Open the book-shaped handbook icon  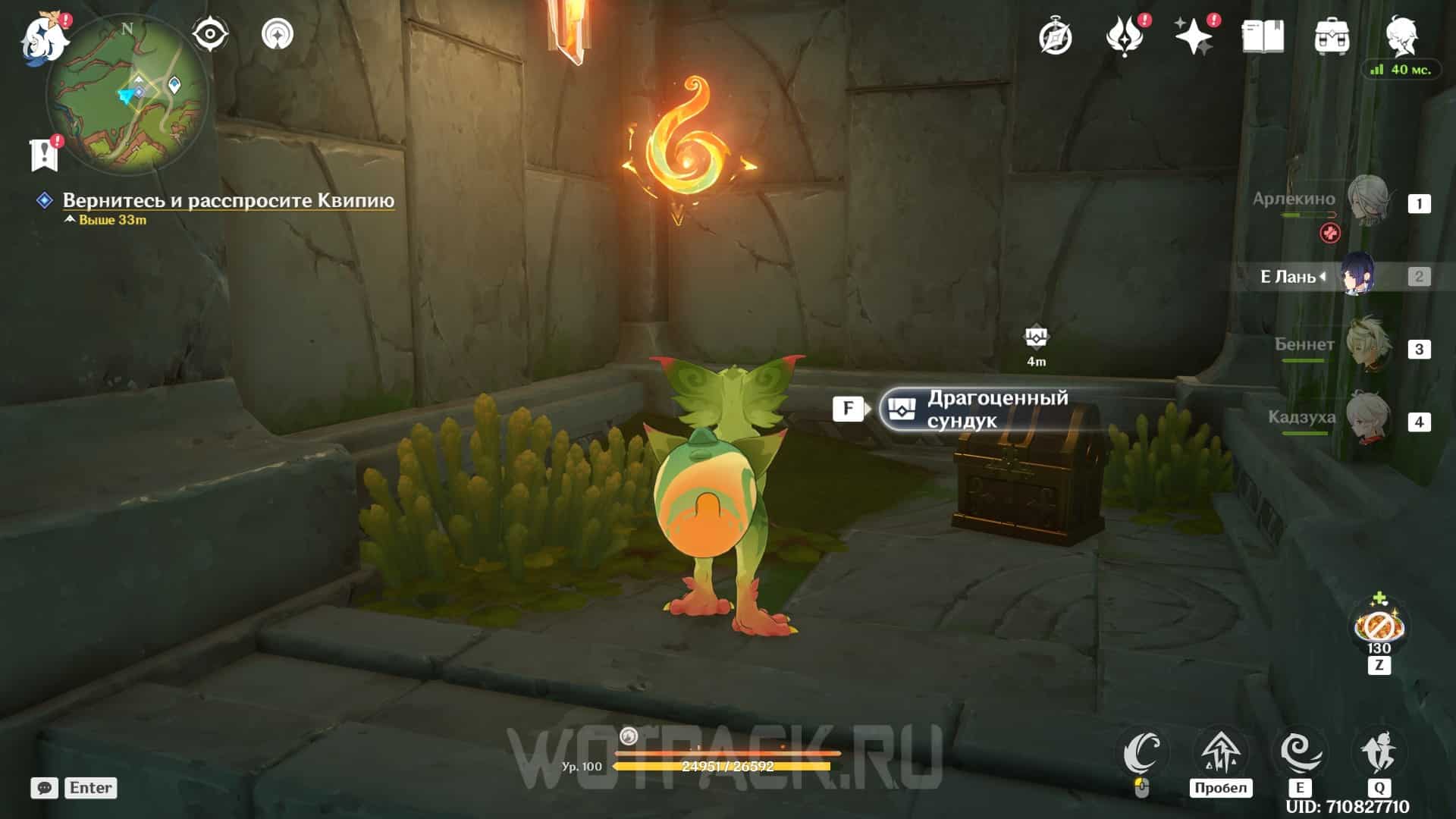(1263, 36)
